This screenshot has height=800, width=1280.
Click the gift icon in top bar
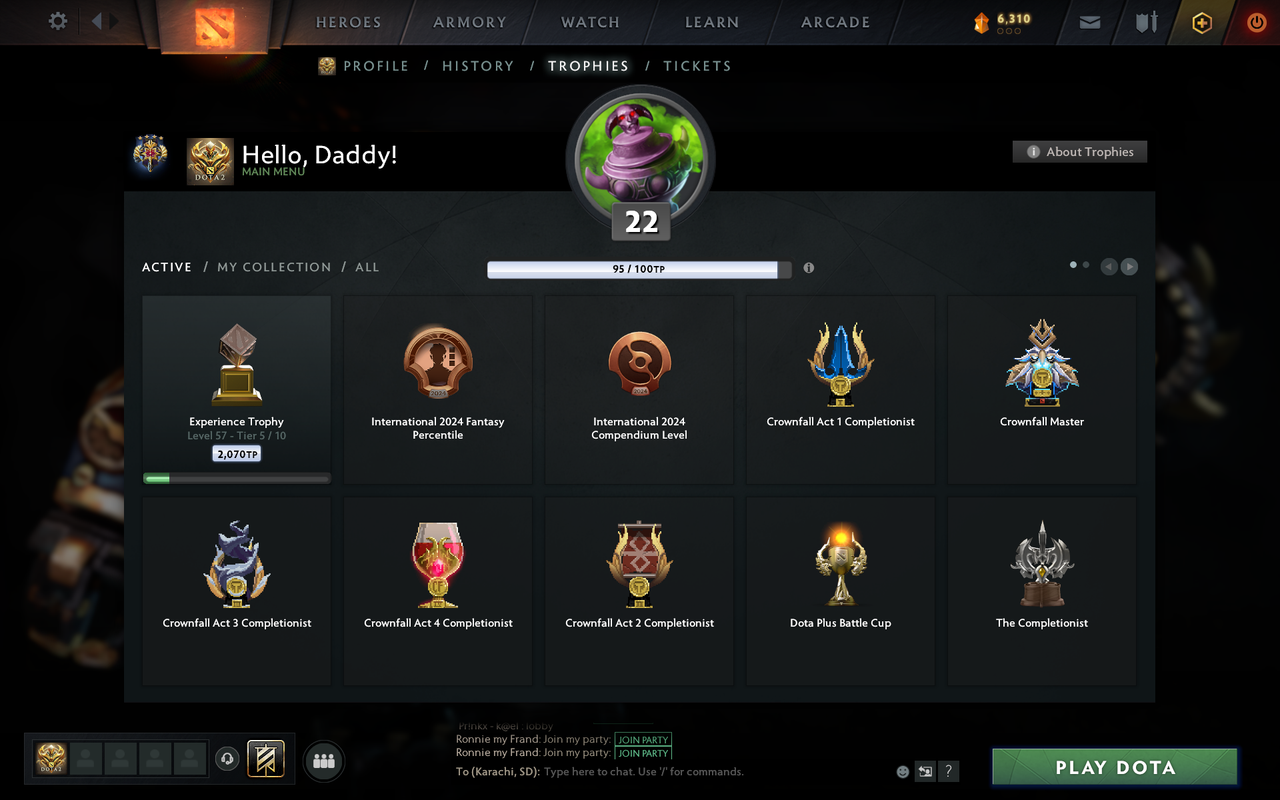point(1201,22)
